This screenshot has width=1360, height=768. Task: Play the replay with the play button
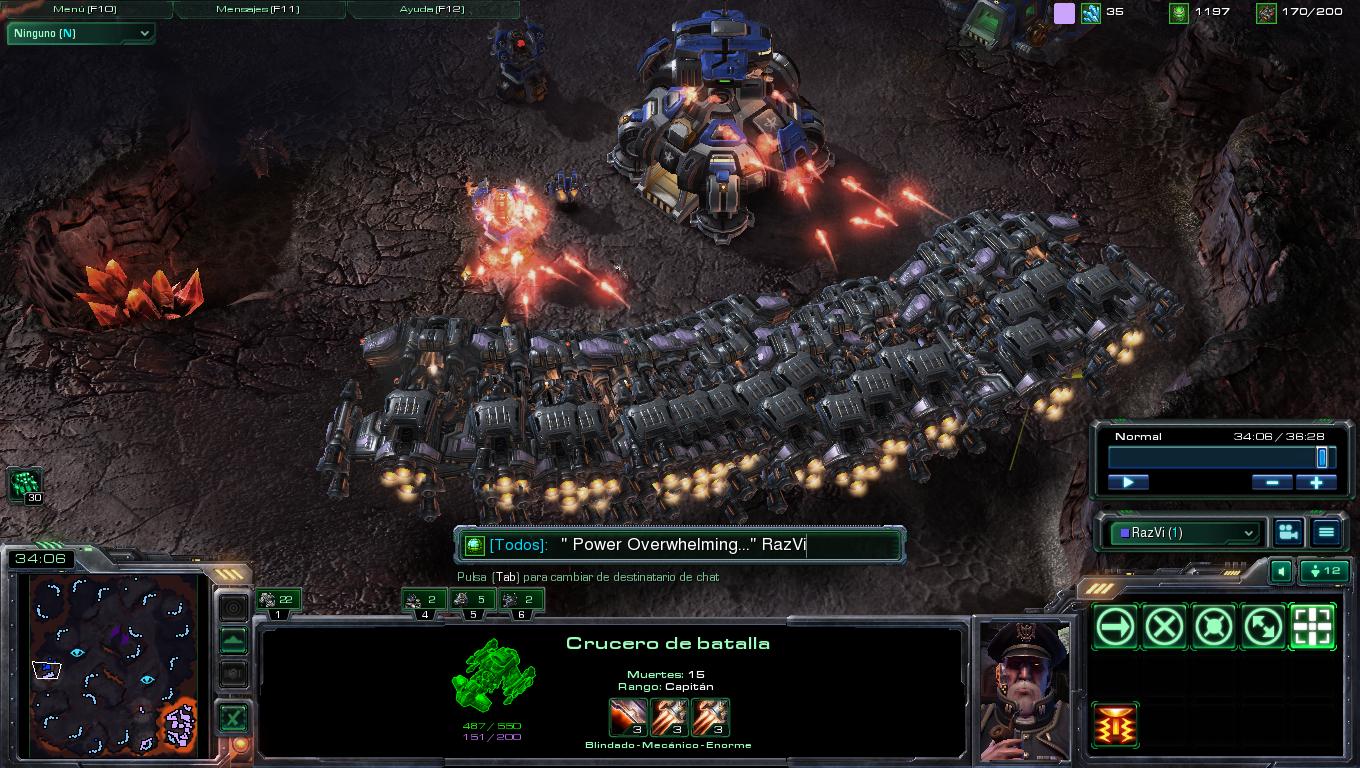[1128, 482]
